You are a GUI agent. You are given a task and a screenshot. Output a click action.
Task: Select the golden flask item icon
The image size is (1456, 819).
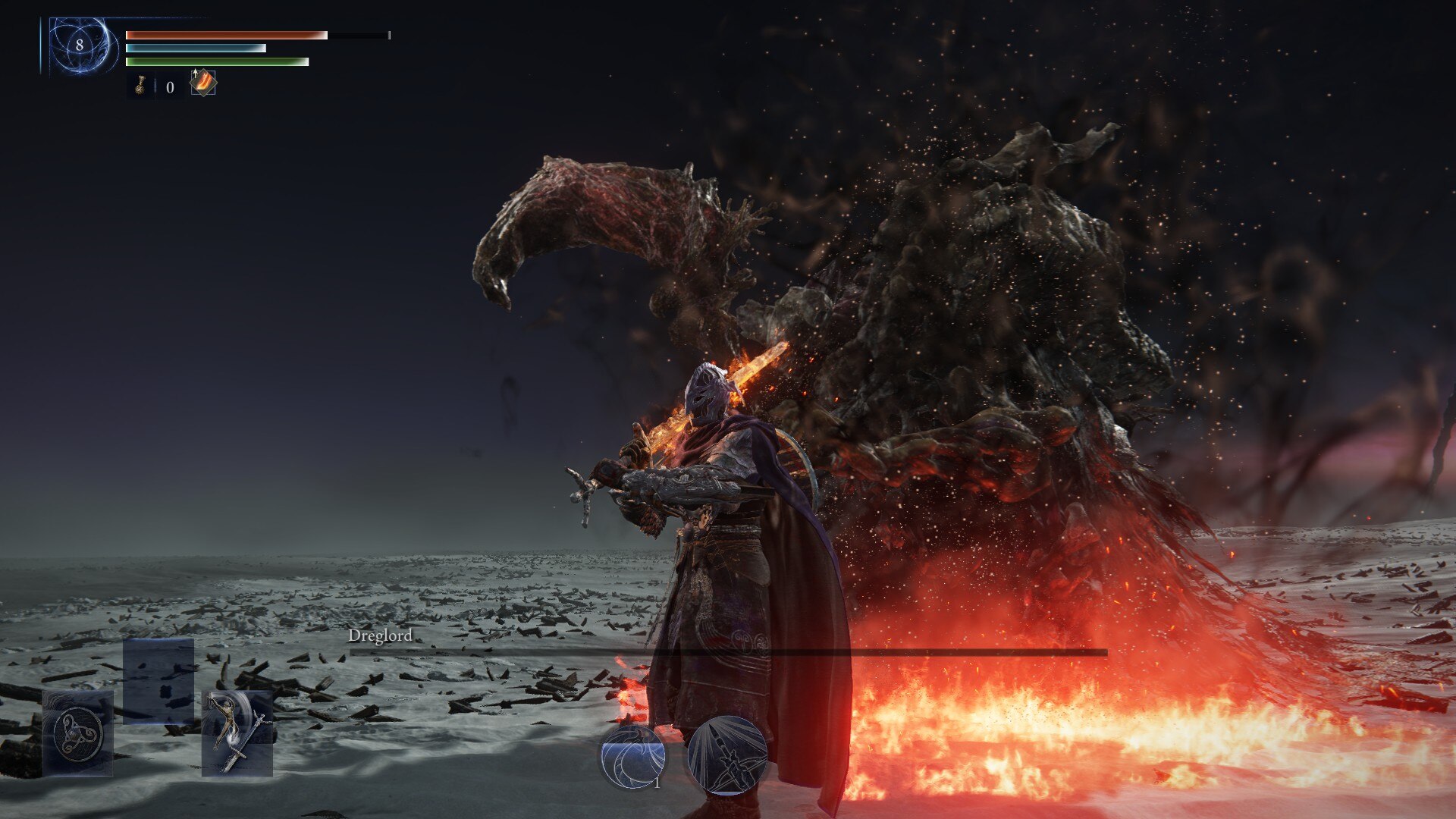point(140,85)
